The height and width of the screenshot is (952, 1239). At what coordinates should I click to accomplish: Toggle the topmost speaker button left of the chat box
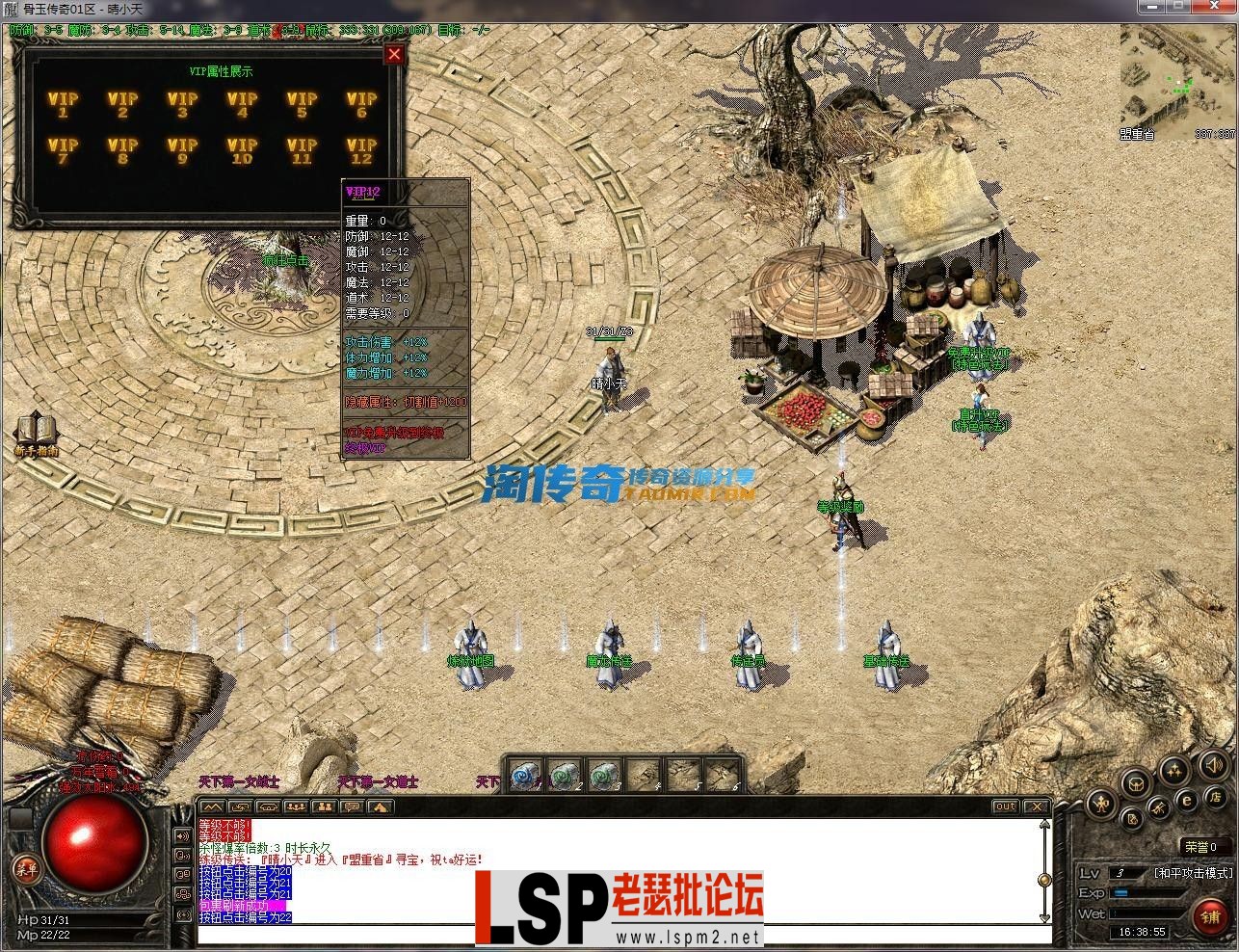click(182, 835)
